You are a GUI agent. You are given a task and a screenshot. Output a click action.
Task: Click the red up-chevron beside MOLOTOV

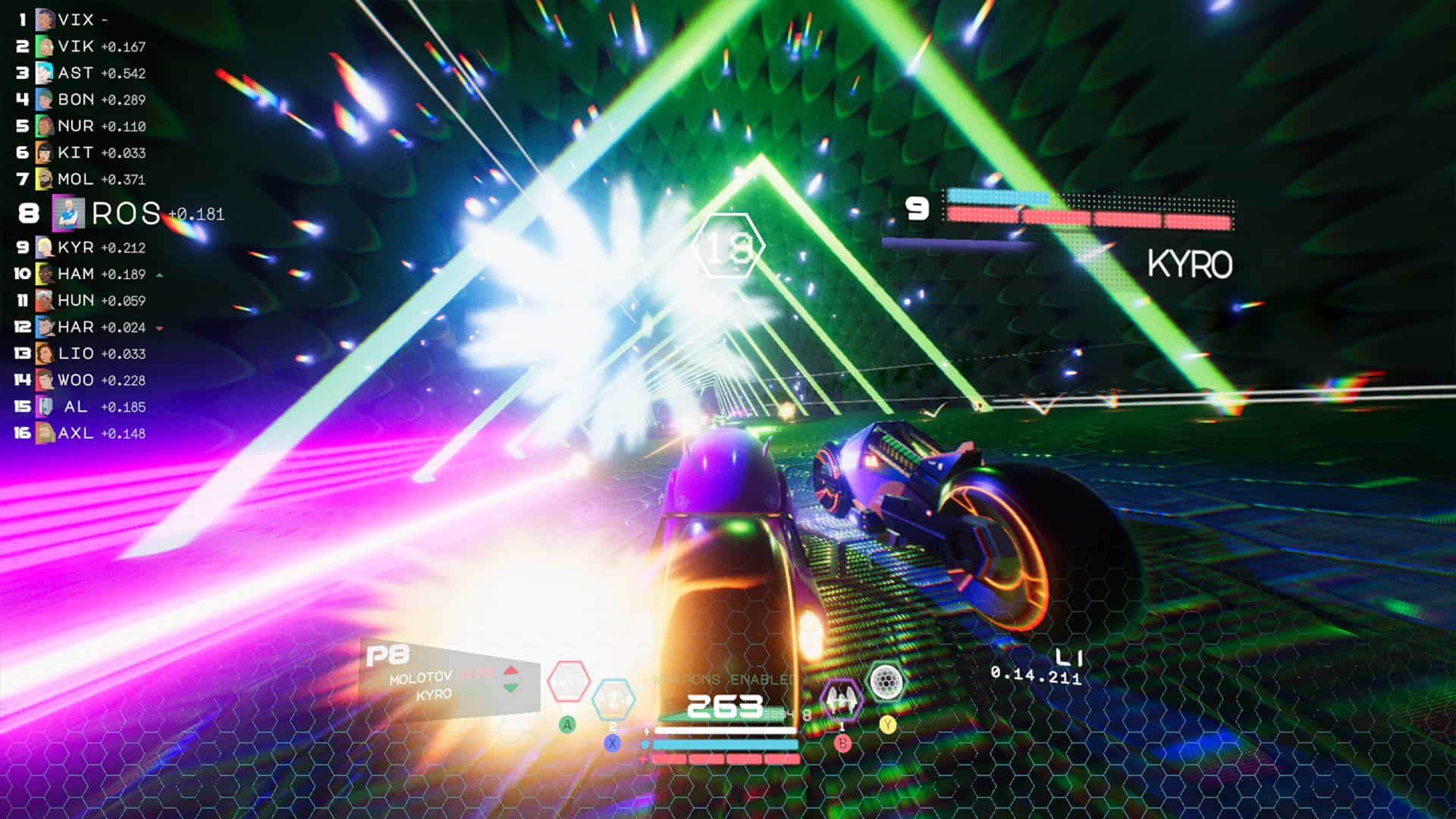tap(510, 671)
